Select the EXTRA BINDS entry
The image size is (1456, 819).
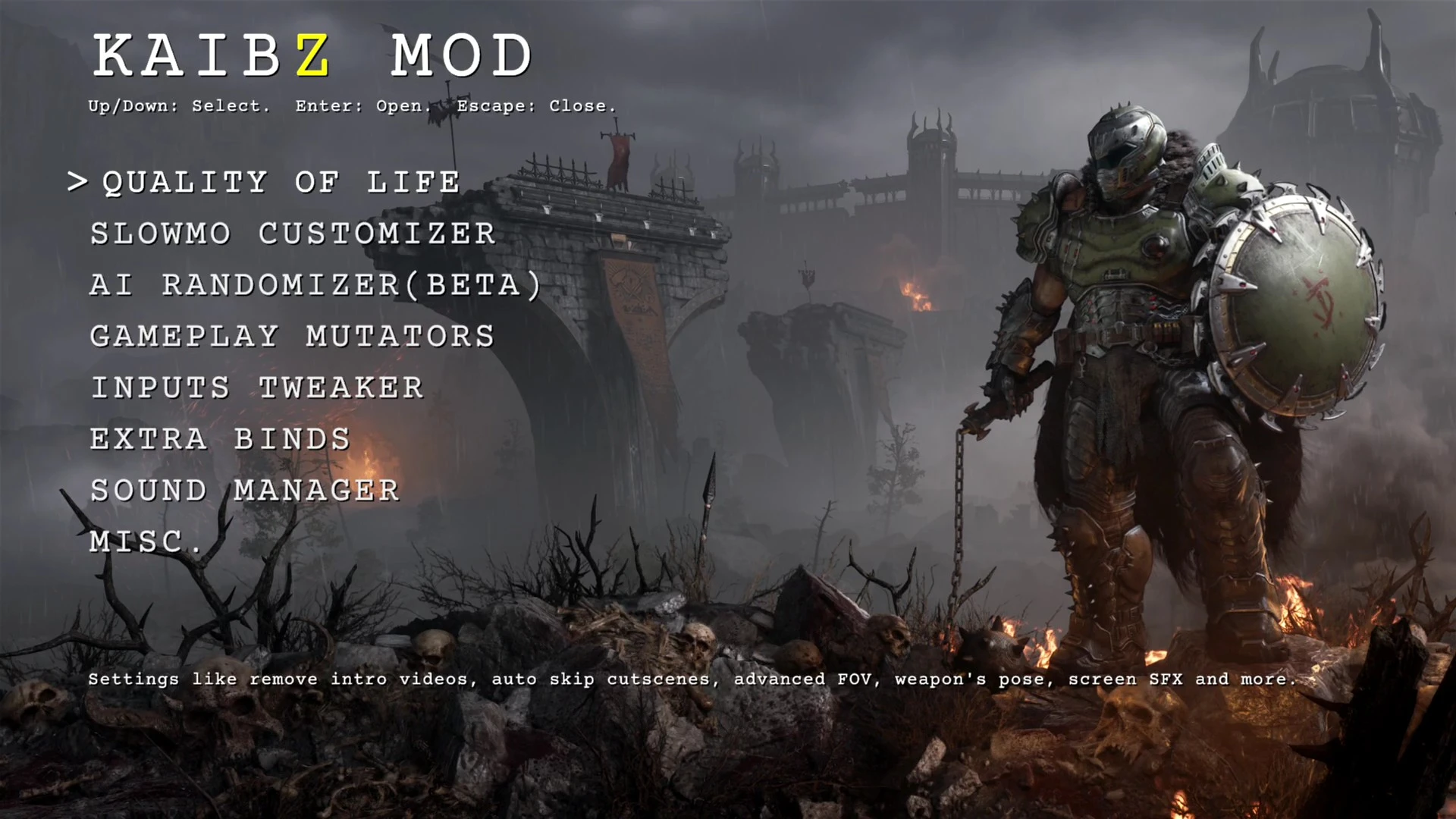click(219, 439)
